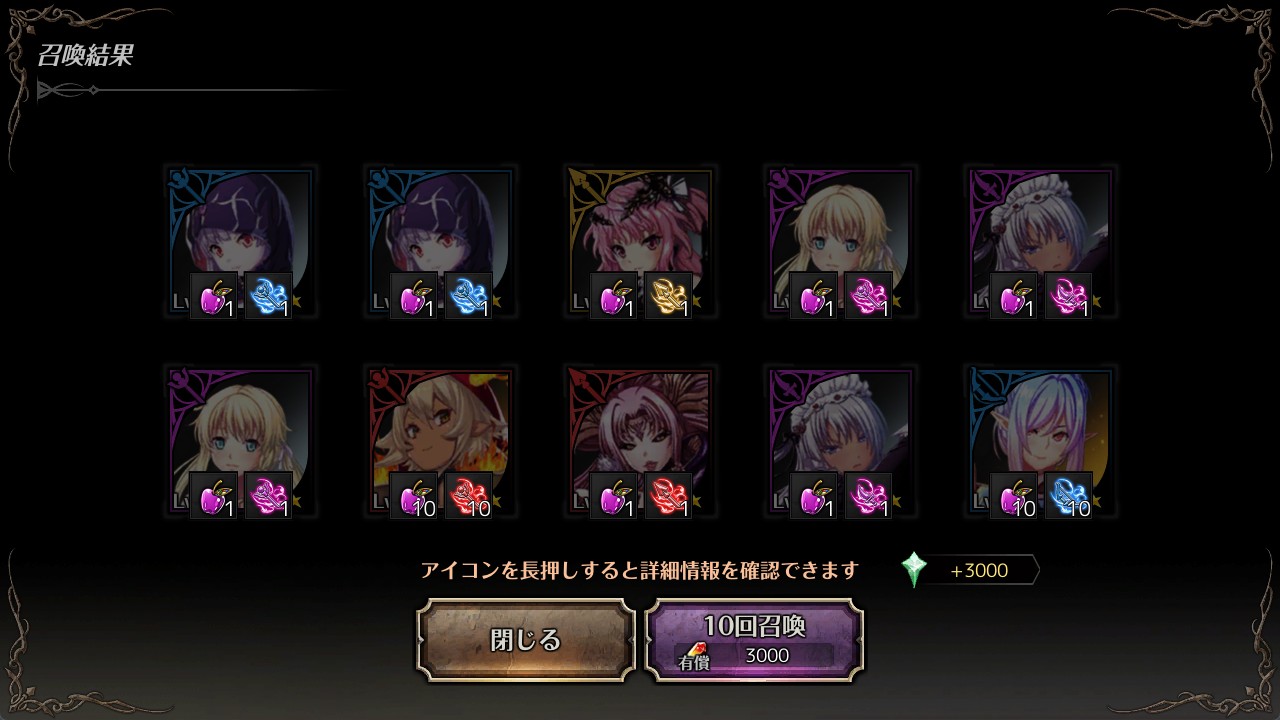Select the red-framed pink-haired woman card
This screenshot has height=720, width=1280.
[x=640, y=440]
